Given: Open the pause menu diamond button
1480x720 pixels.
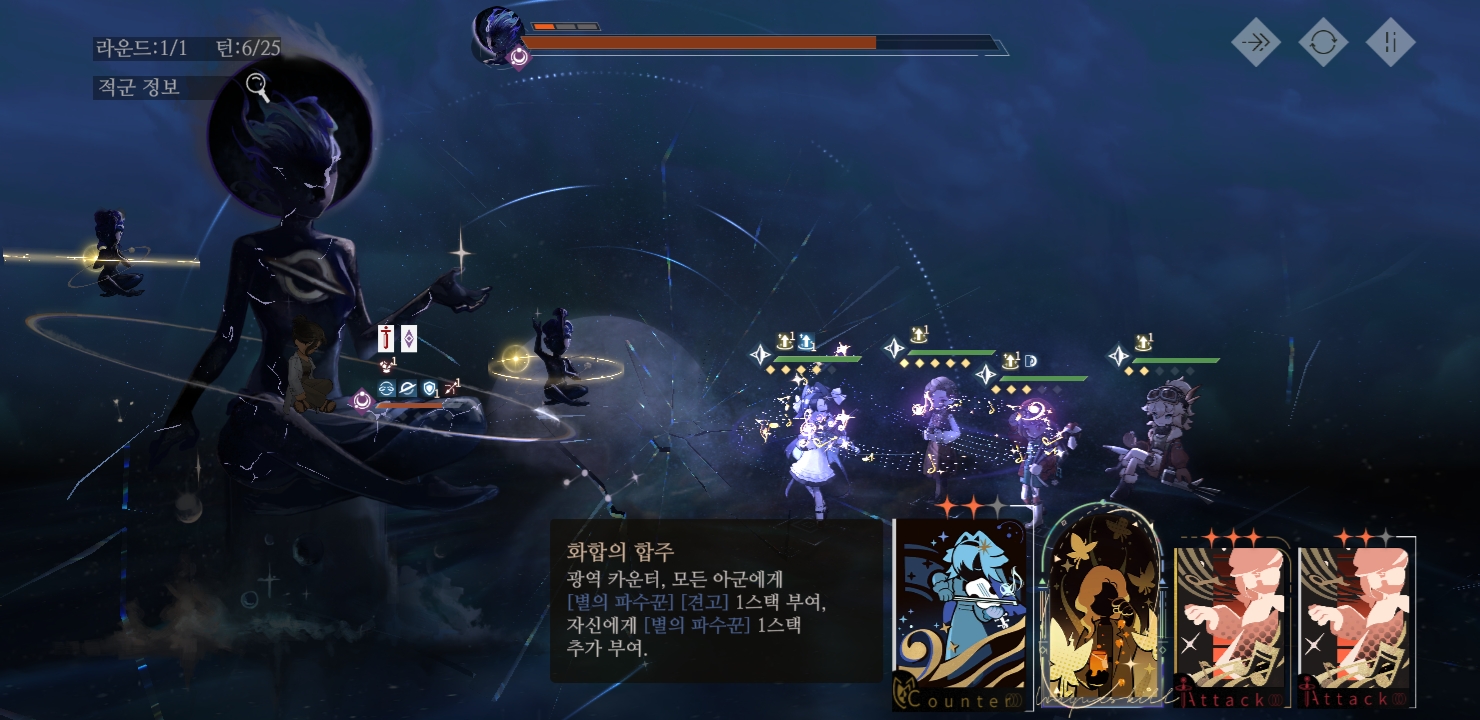Looking at the screenshot, I should (x=1390, y=42).
